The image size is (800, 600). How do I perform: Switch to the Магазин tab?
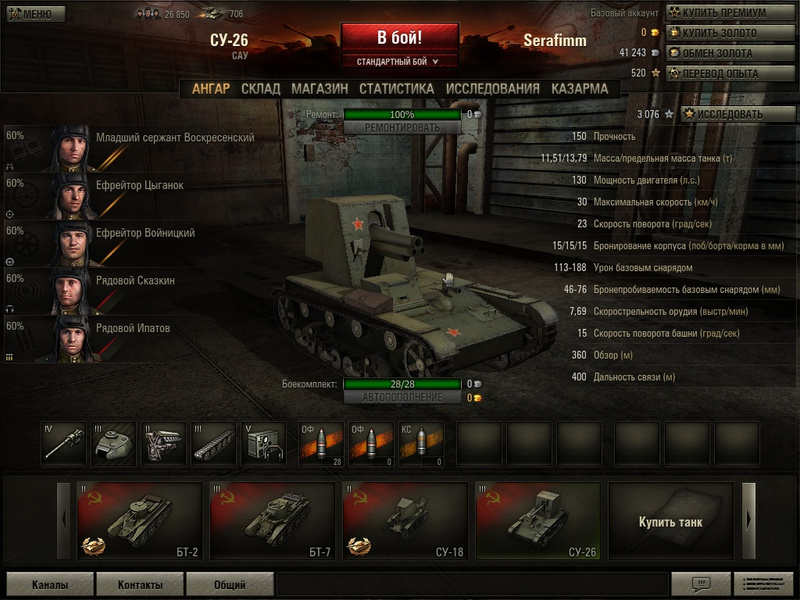(x=320, y=89)
